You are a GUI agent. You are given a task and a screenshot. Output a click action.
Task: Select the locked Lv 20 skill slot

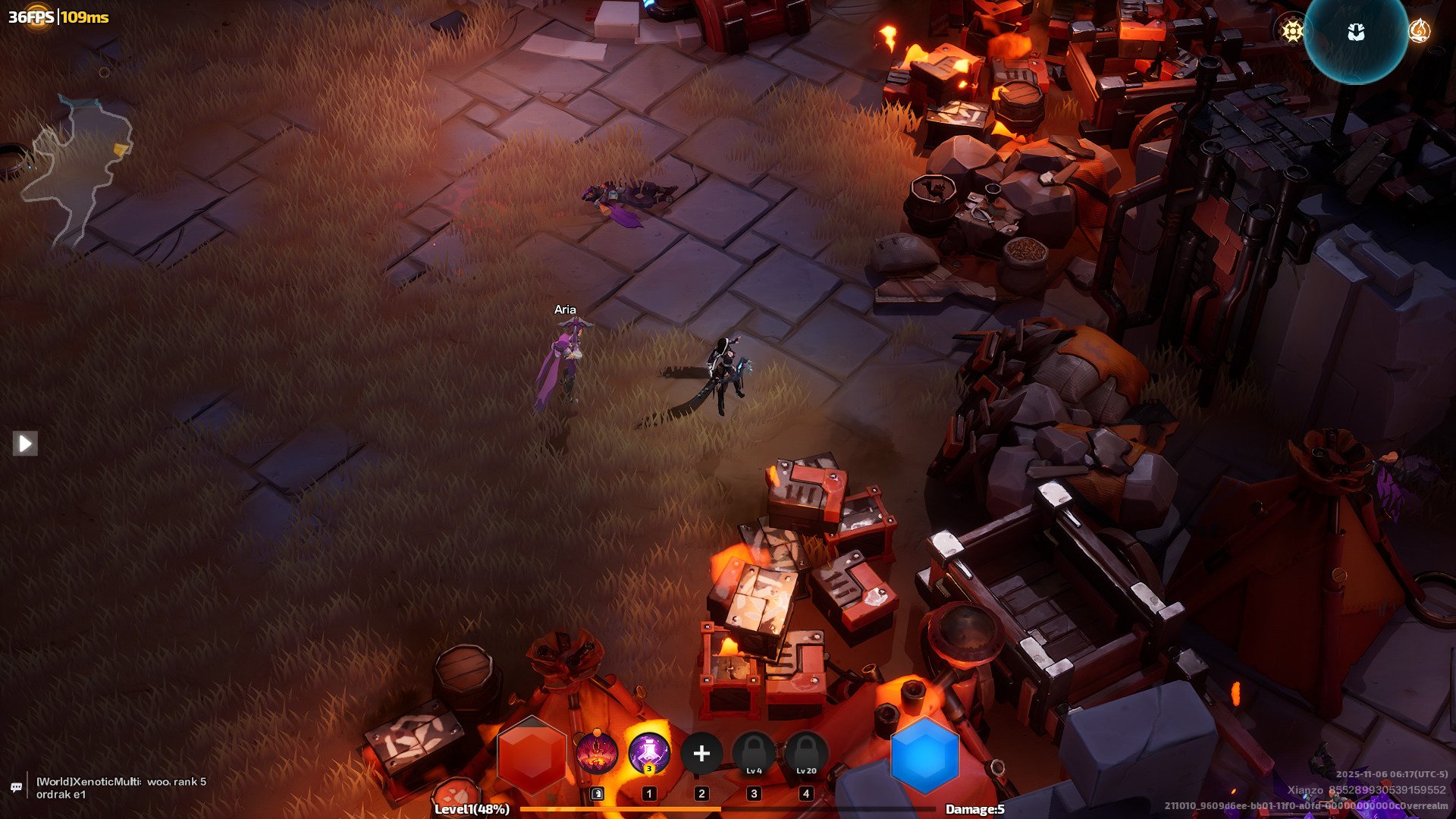click(x=806, y=753)
